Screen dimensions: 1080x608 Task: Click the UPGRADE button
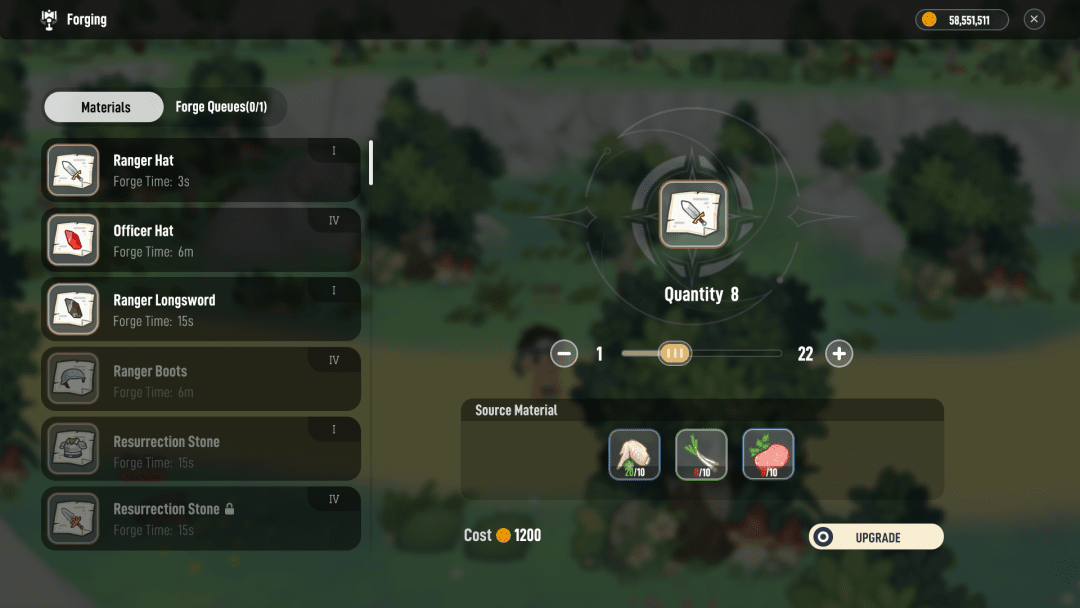[x=876, y=537]
